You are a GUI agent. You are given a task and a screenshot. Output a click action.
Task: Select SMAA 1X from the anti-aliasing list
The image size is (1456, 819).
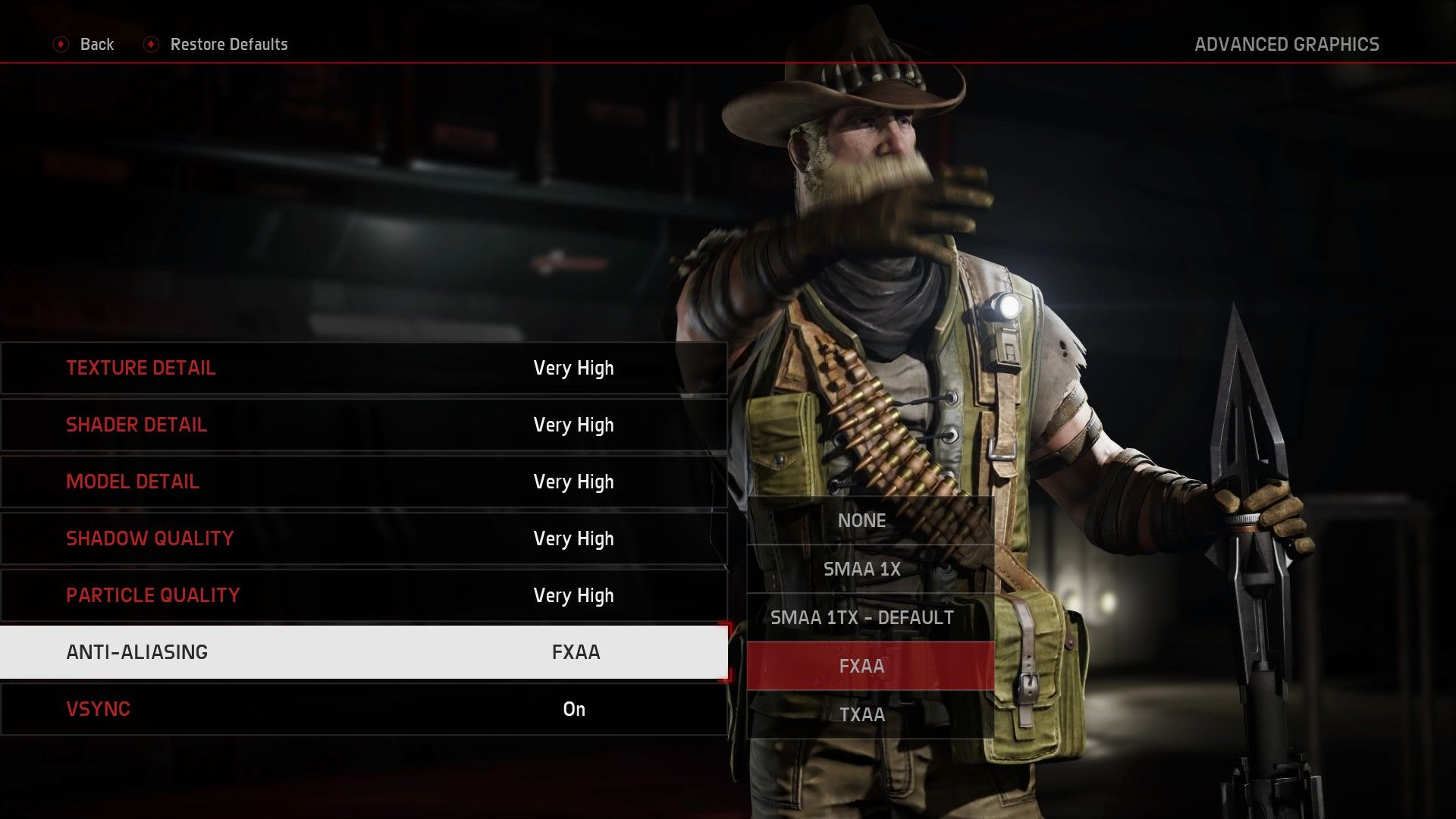[x=862, y=569]
